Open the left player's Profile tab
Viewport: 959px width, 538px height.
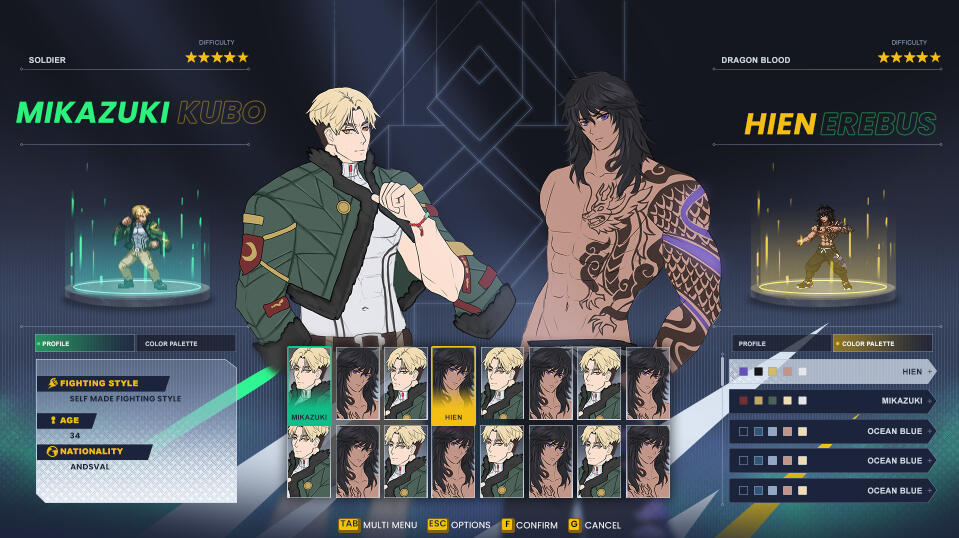click(84, 343)
